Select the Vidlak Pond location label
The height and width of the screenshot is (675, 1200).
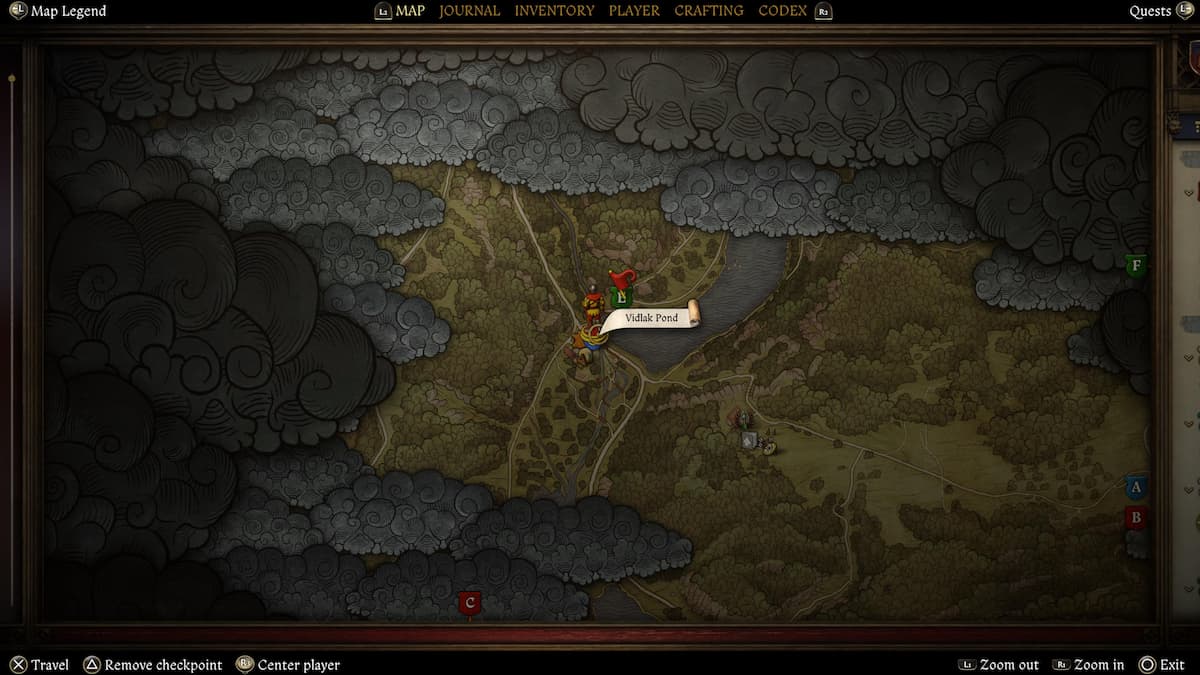(x=652, y=318)
